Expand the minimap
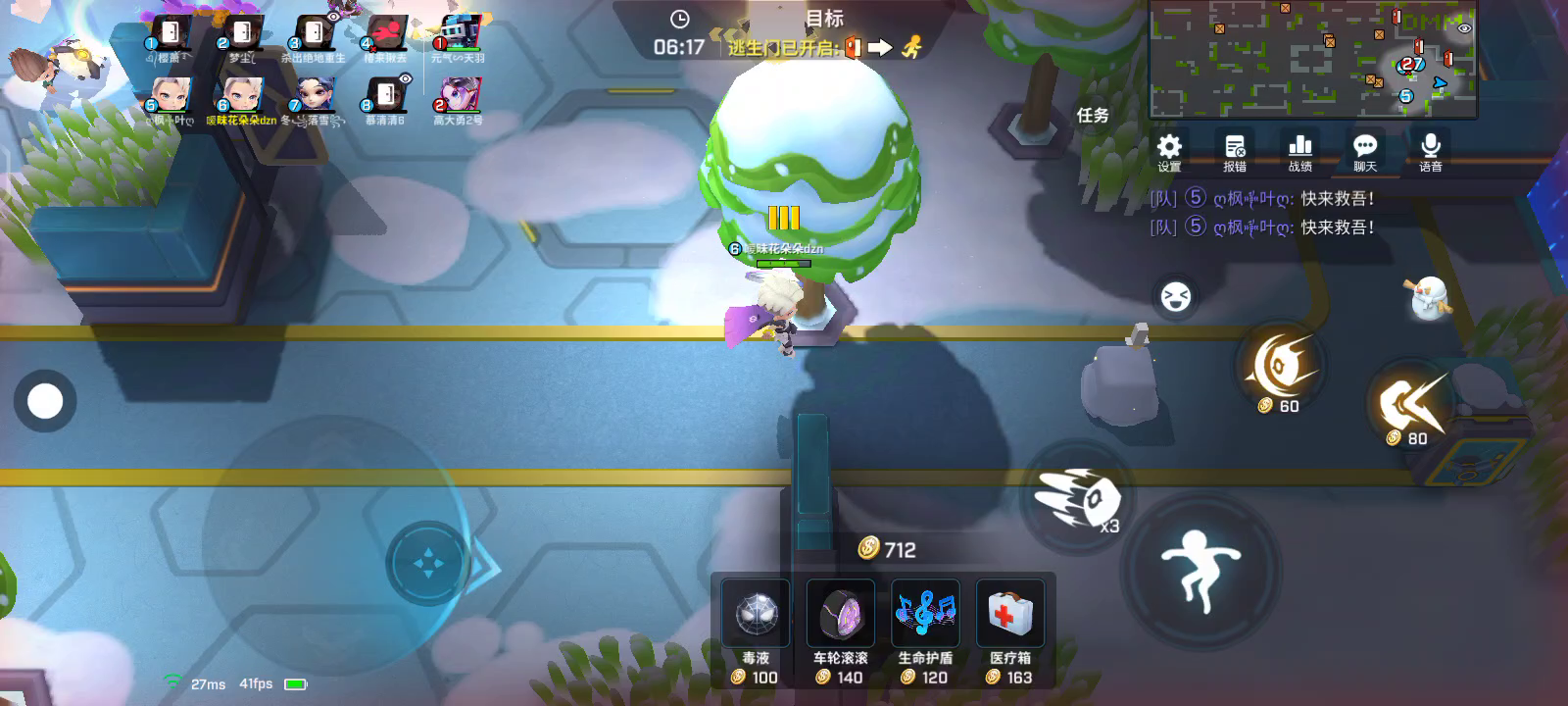 (1312, 59)
